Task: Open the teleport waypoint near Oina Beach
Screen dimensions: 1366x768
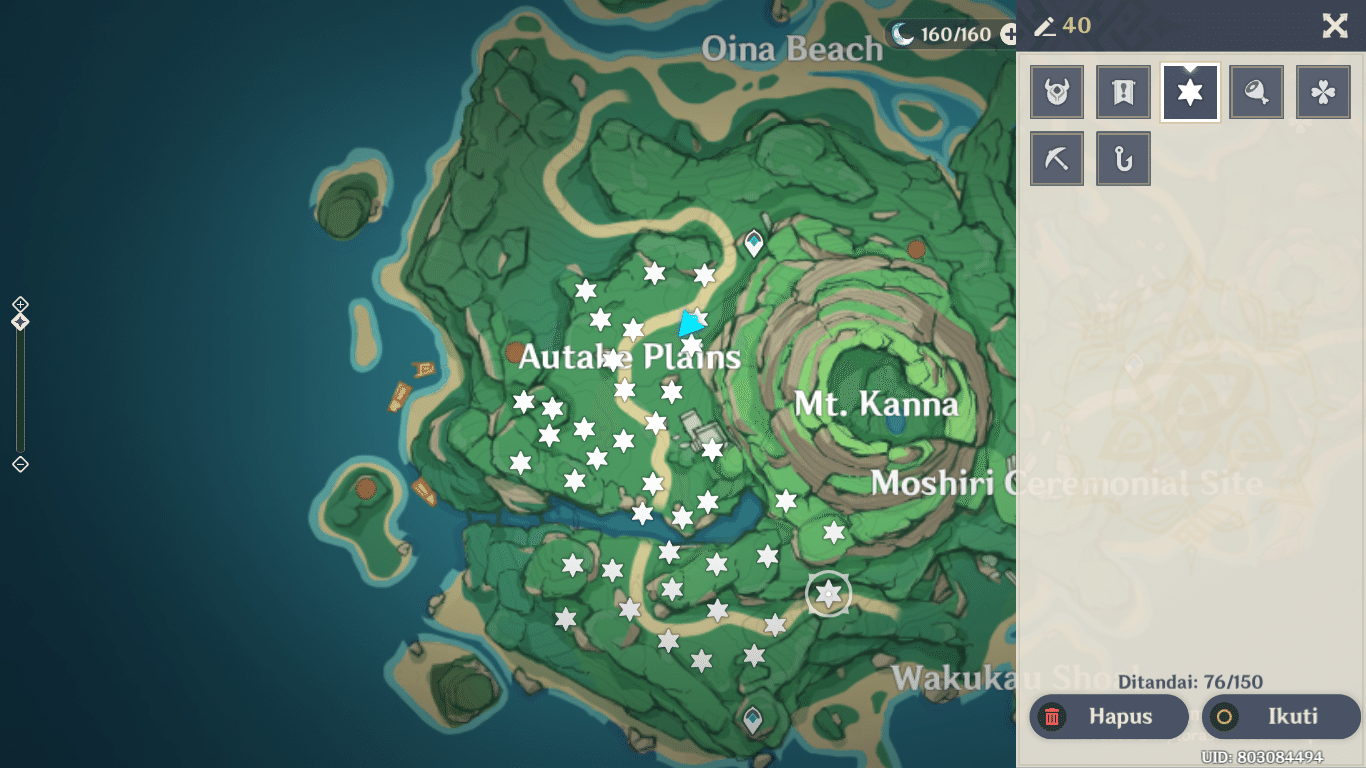Action: pos(753,240)
